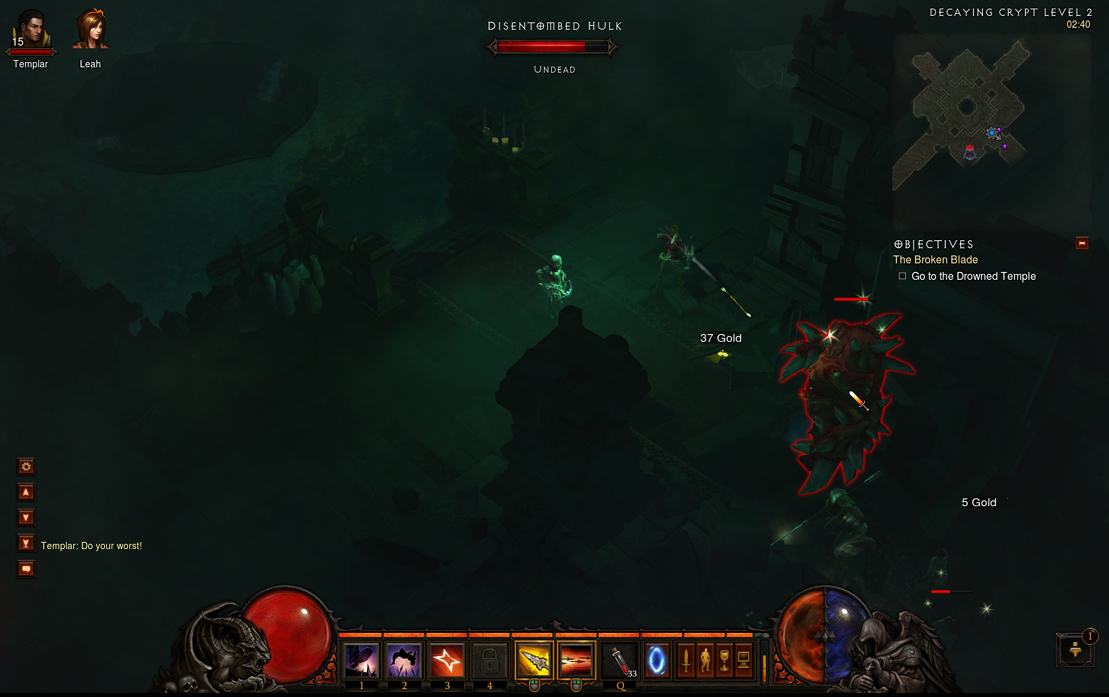The height and width of the screenshot is (697, 1109).
Task: Open The Broken Blade quest entry
Action: pyautogui.click(x=935, y=260)
